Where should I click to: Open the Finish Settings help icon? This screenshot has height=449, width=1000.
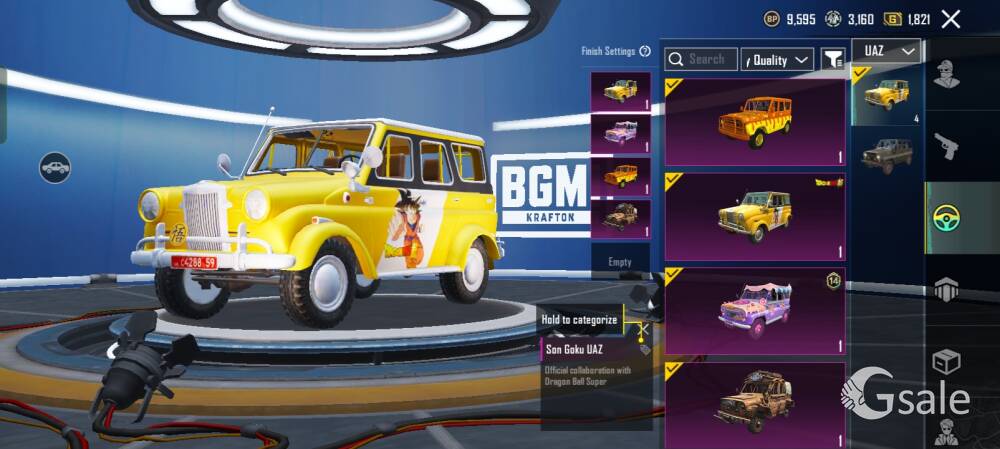[645, 51]
